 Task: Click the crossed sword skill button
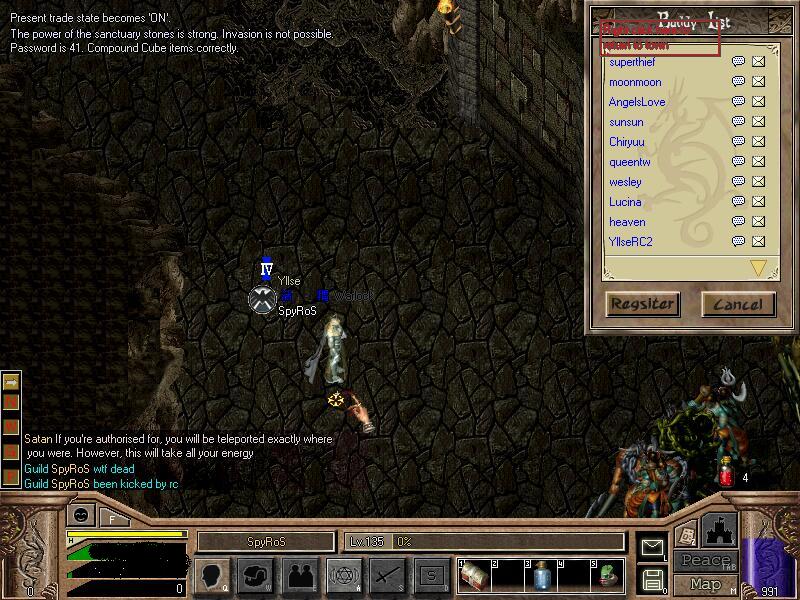(387, 575)
